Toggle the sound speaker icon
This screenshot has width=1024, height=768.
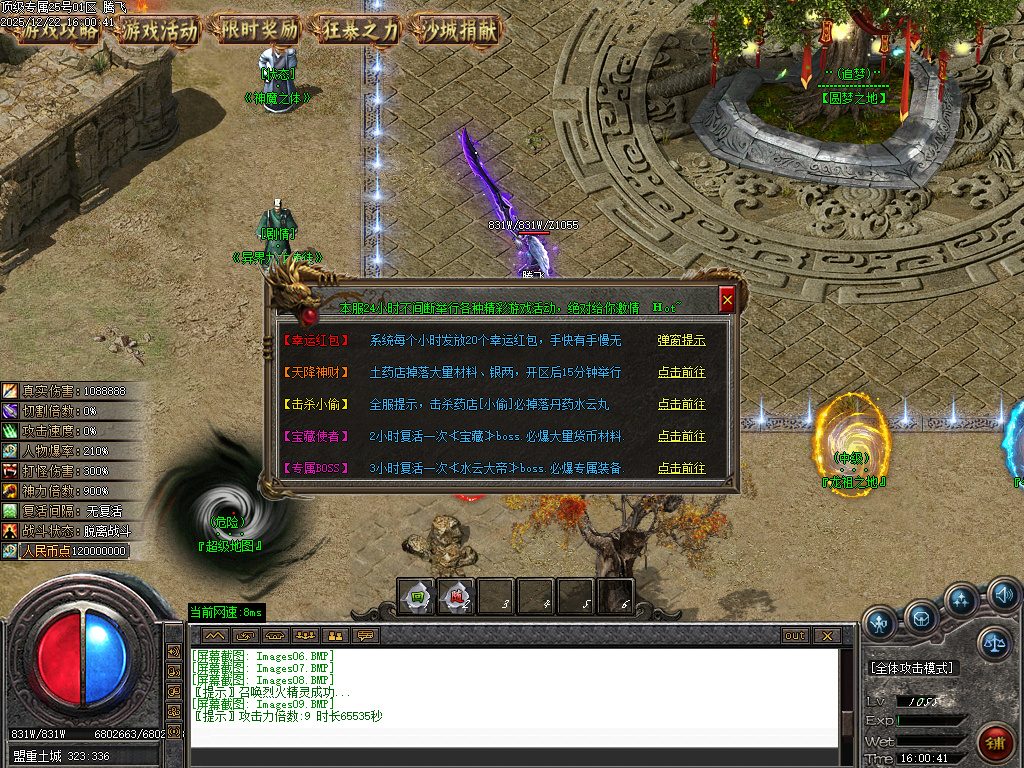(1003, 596)
